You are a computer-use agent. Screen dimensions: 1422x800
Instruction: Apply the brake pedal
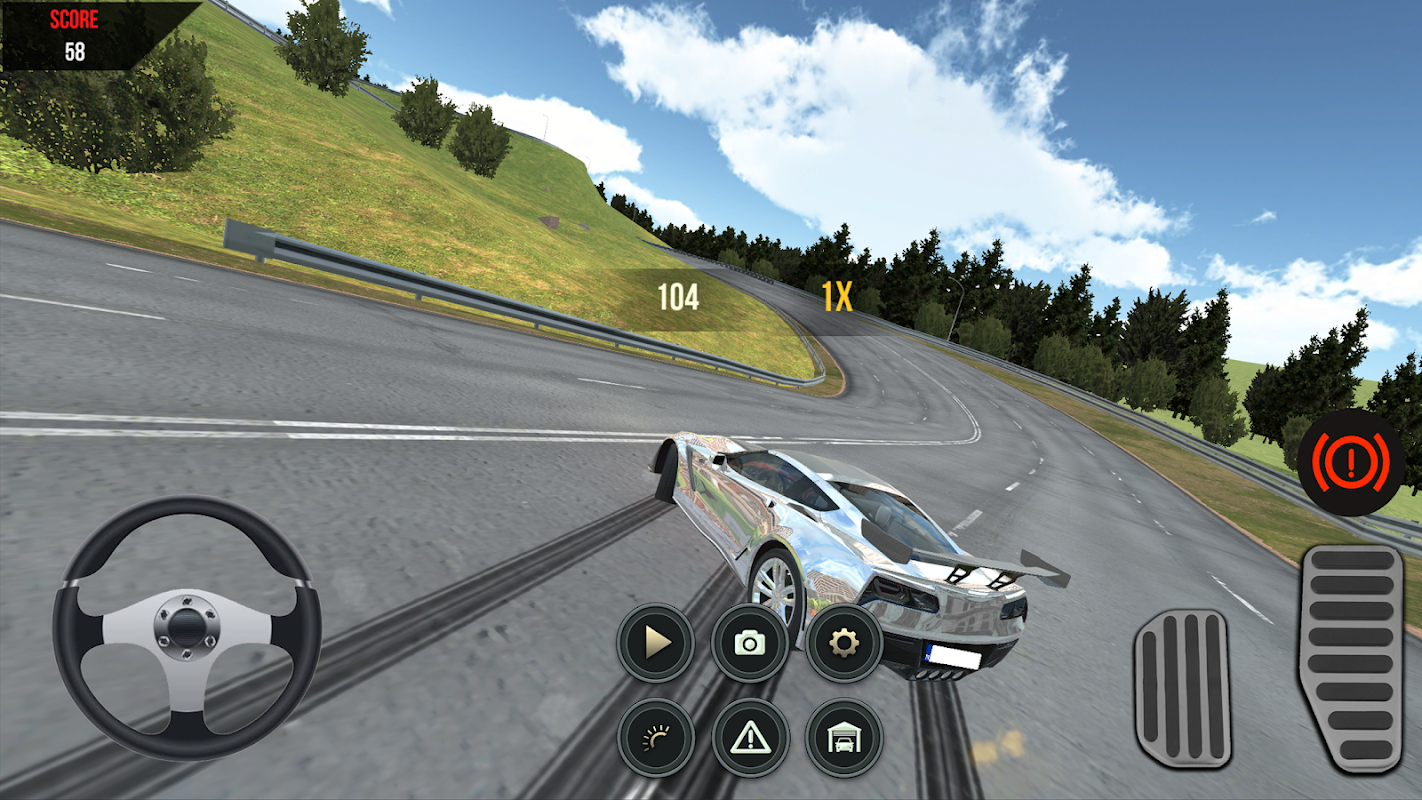(1182, 689)
